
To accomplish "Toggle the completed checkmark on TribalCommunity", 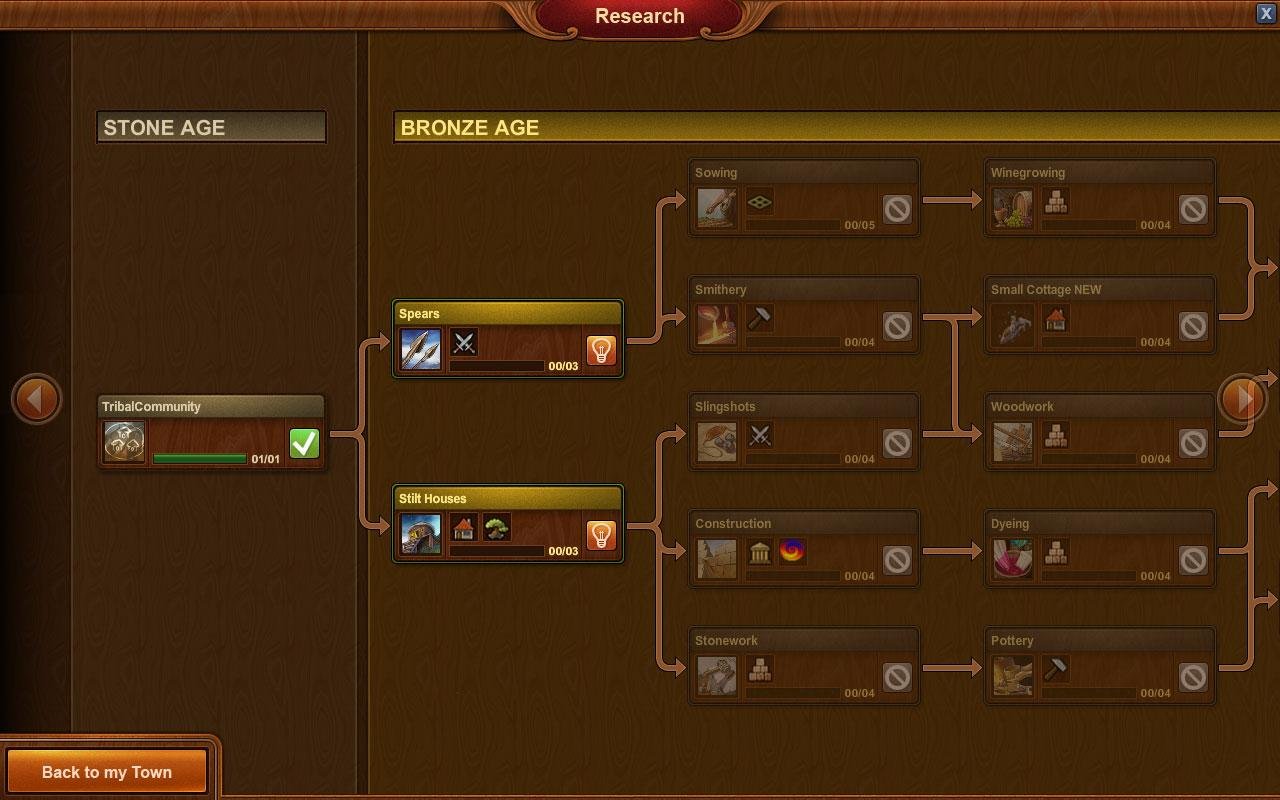I will (305, 441).
